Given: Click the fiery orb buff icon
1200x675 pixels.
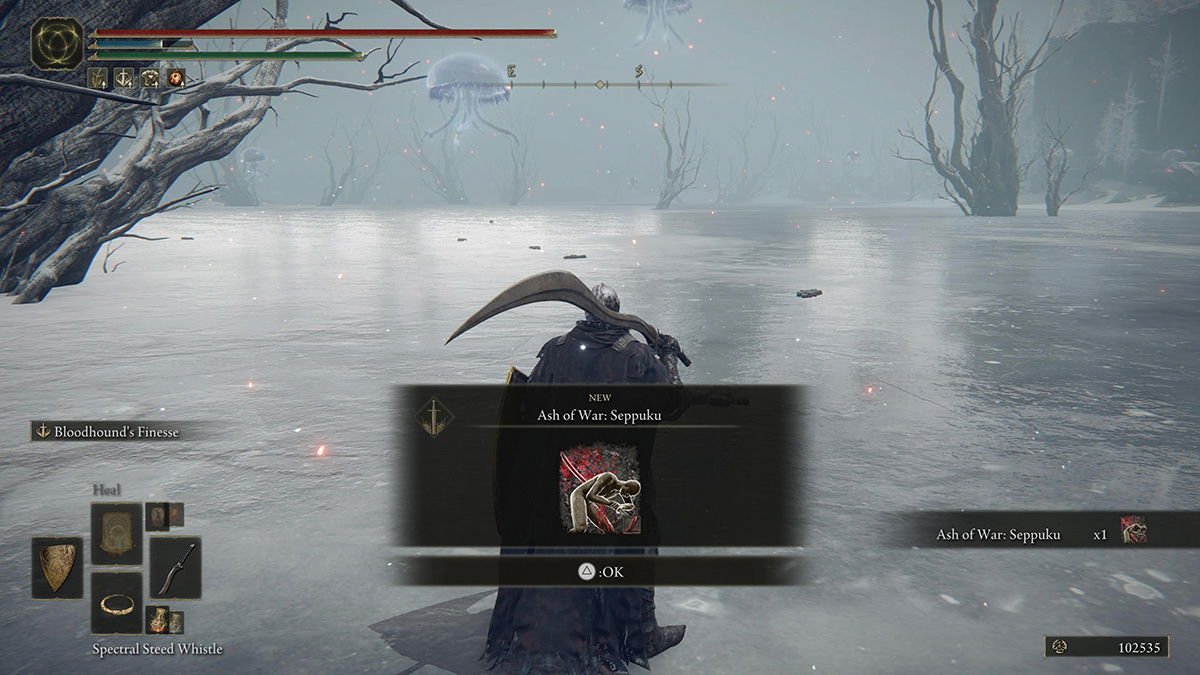Looking at the screenshot, I should (176, 77).
